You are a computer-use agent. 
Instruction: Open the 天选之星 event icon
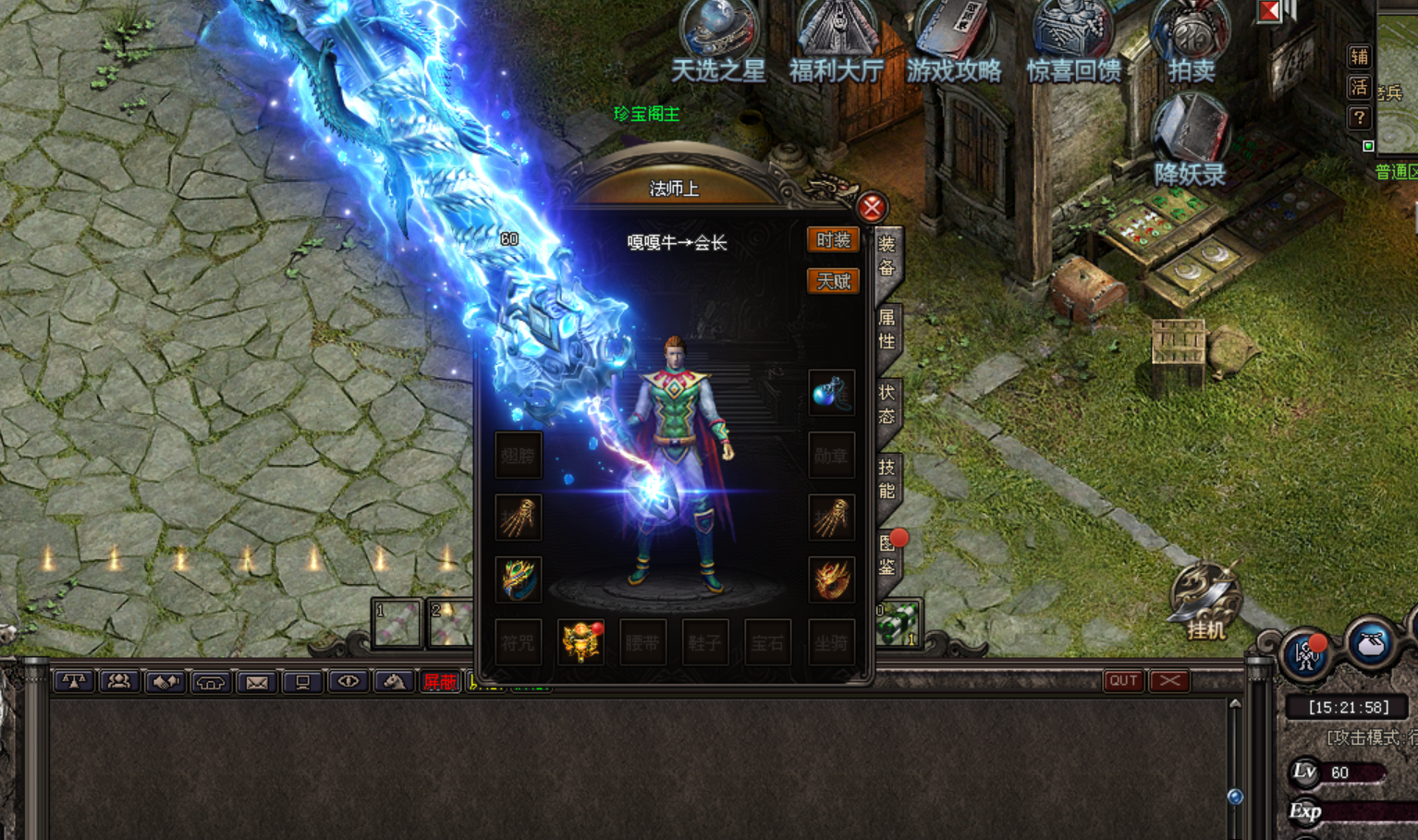point(718,42)
